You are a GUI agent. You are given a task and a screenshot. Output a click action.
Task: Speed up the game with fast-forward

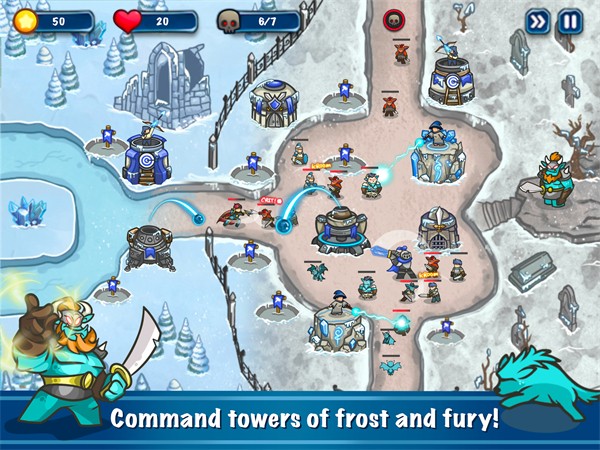tap(538, 21)
